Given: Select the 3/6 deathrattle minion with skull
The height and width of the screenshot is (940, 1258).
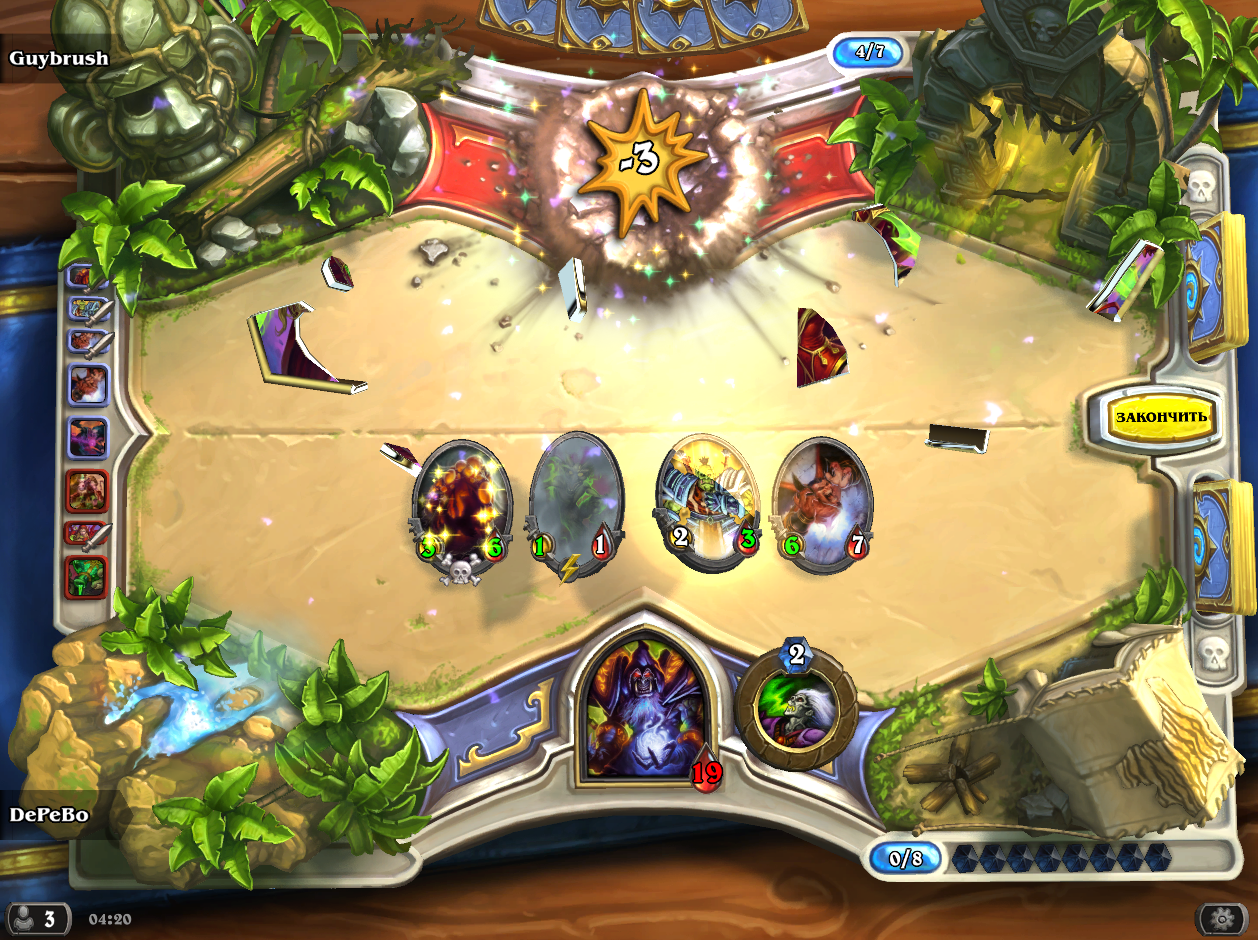Looking at the screenshot, I should (x=462, y=505).
